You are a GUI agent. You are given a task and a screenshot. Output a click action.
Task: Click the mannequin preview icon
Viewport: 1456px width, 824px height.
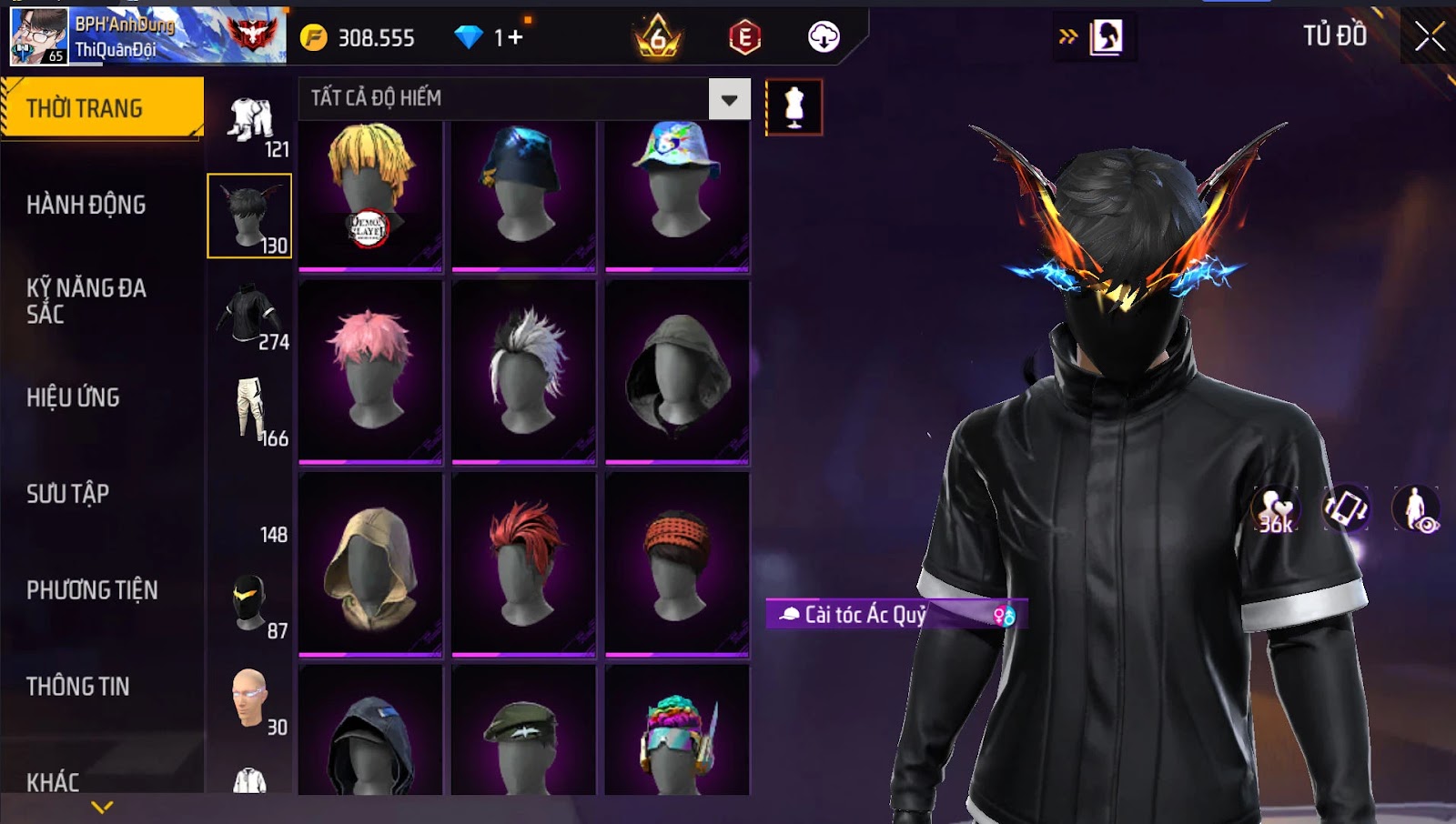tap(794, 107)
